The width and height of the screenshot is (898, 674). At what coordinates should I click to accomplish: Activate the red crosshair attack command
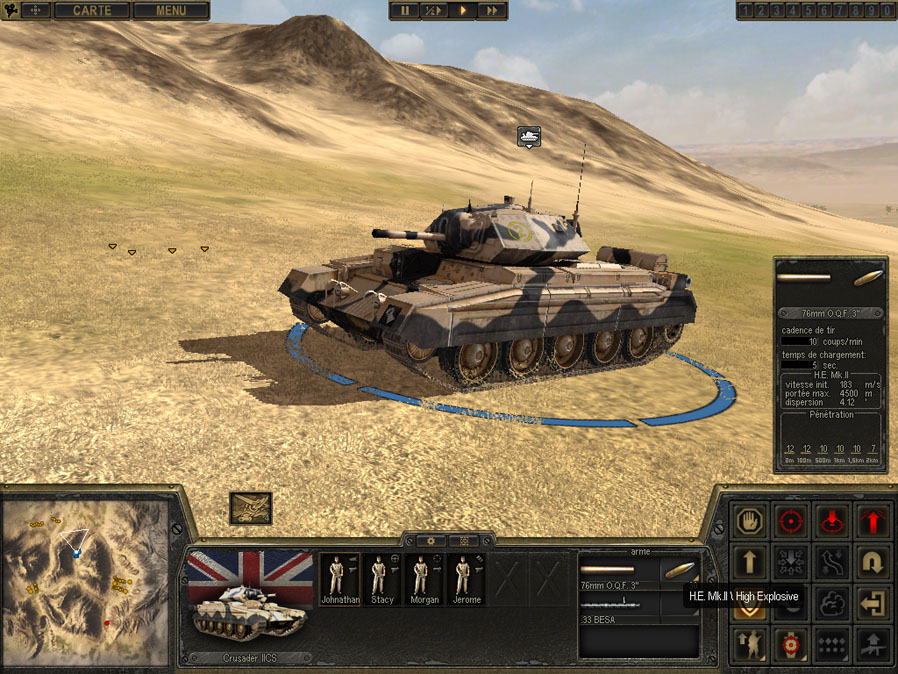(x=792, y=521)
